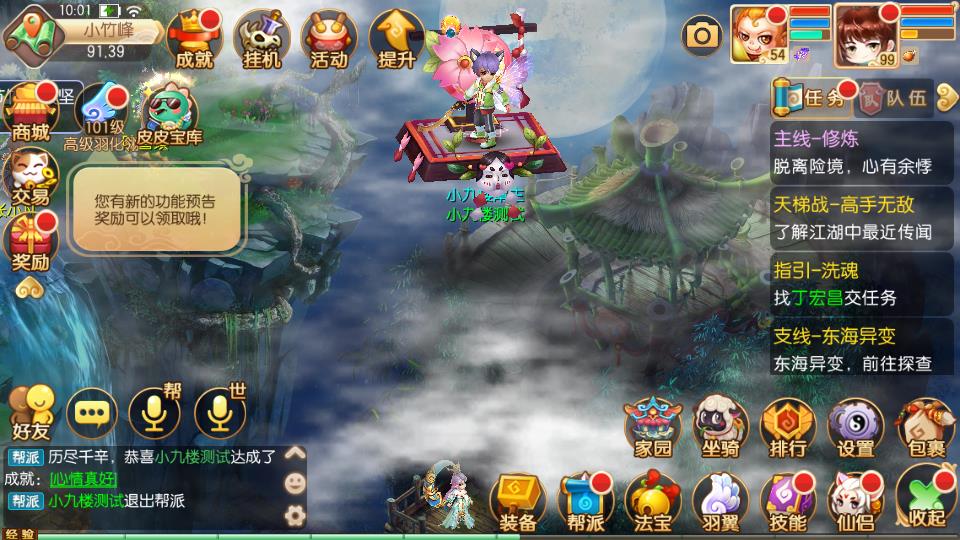Select the 主线-修炼 main quest entry
Image resolution: width=960 pixels, height=540 pixels.
click(861, 152)
